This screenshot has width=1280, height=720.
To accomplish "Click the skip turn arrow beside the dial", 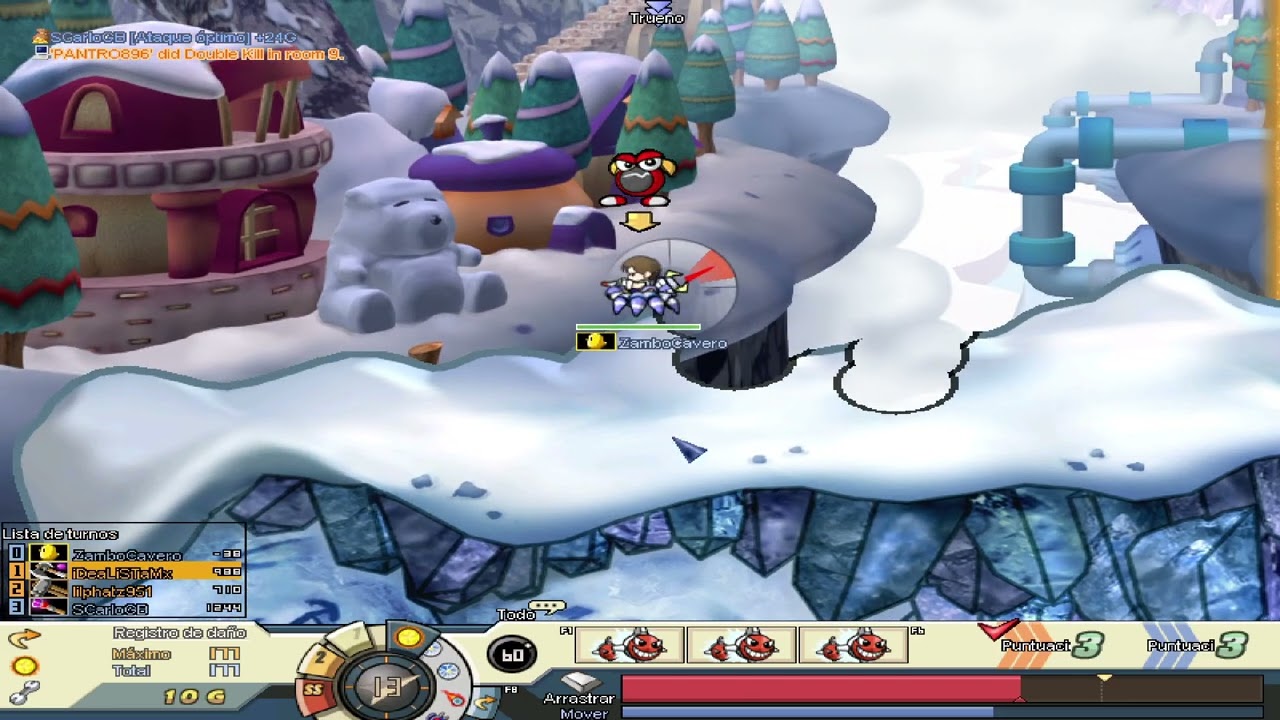I will click(486, 701).
